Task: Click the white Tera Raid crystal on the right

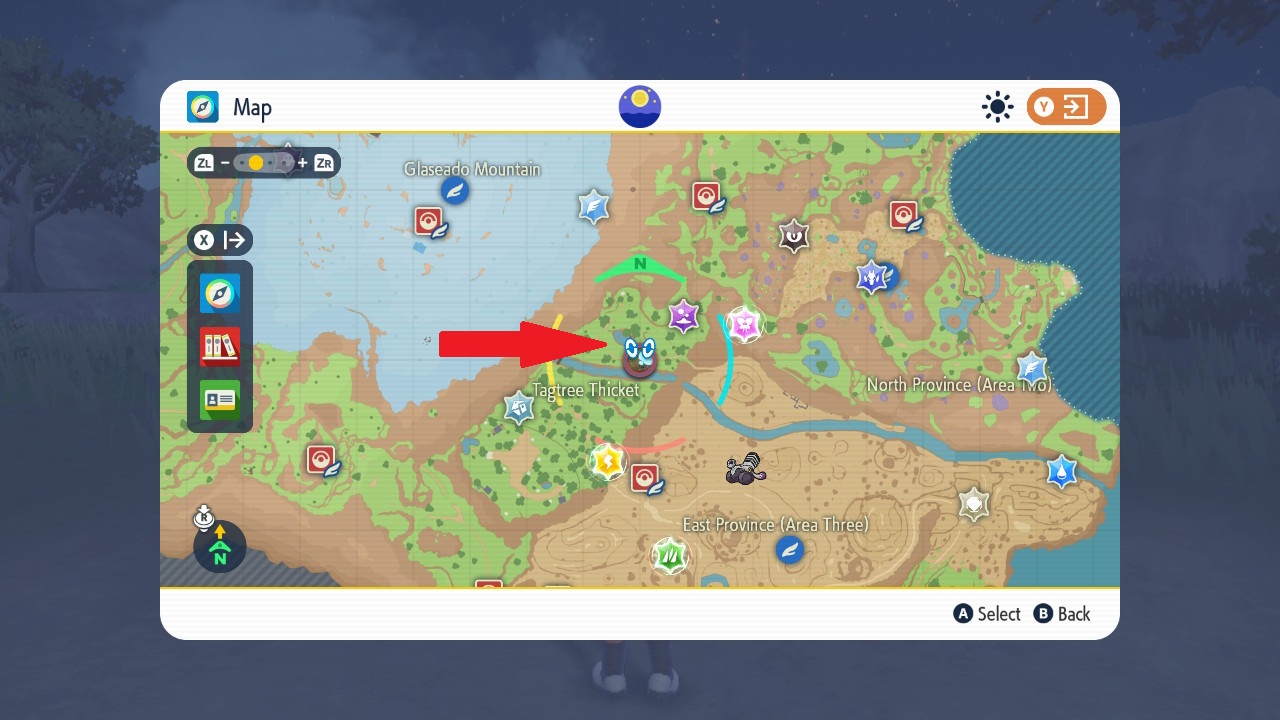Action: coord(972,505)
